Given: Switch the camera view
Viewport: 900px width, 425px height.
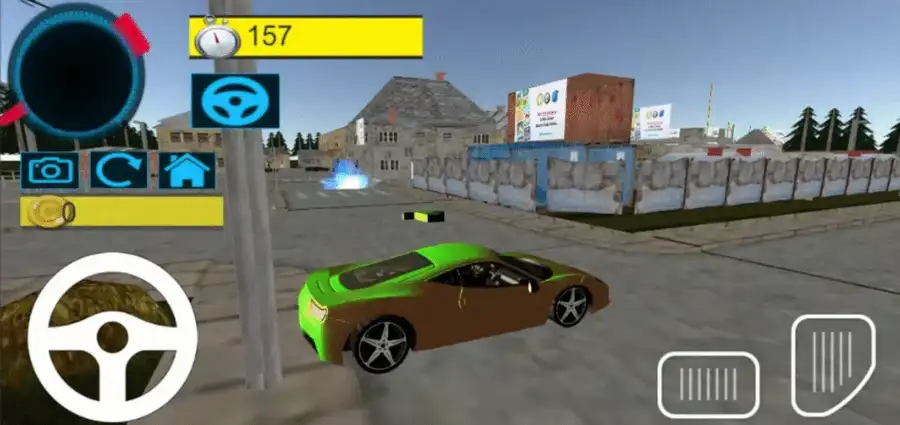Looking at the screenshot, I should click(50, 169).
